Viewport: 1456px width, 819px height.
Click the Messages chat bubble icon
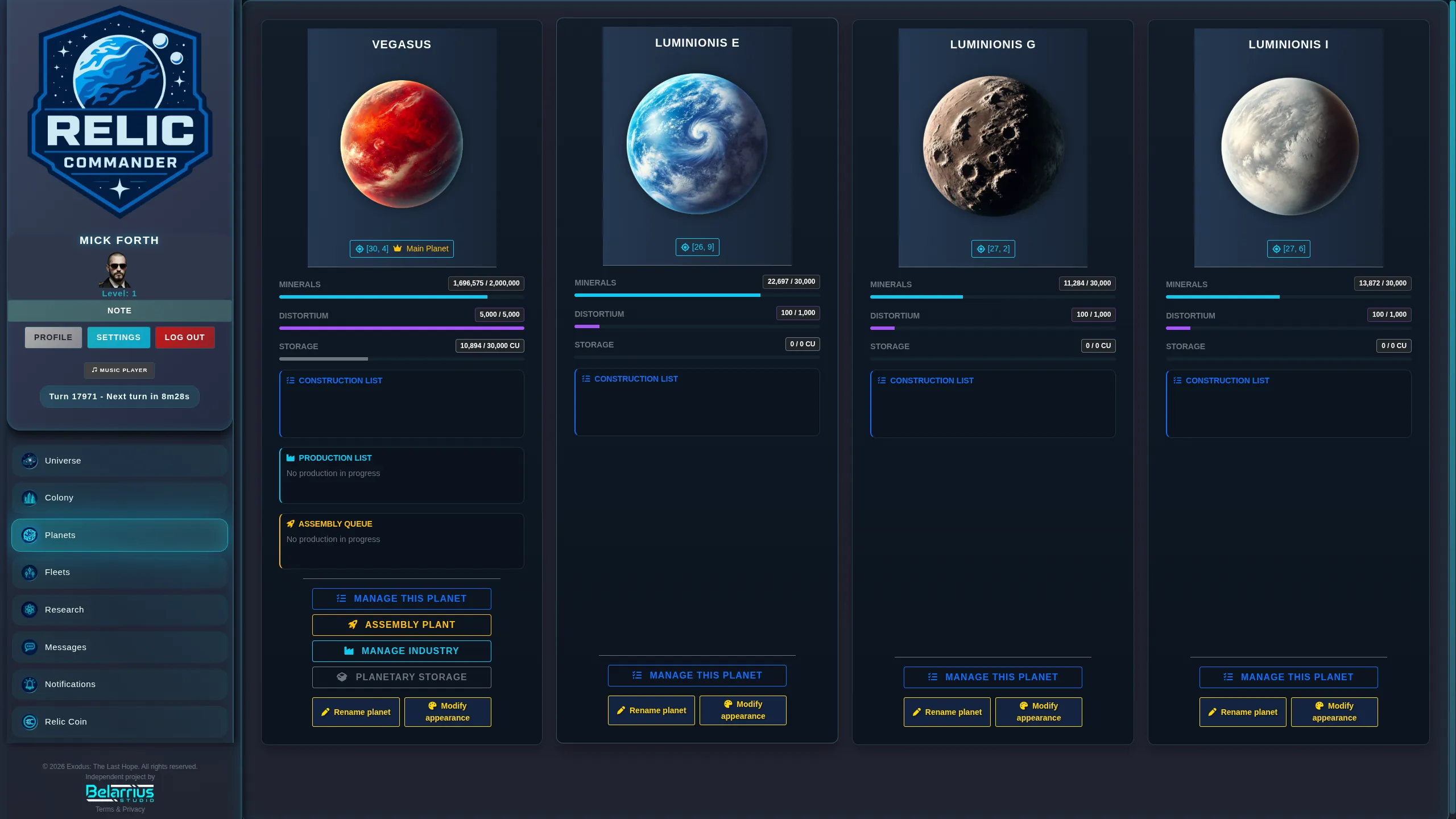[29, 647]
